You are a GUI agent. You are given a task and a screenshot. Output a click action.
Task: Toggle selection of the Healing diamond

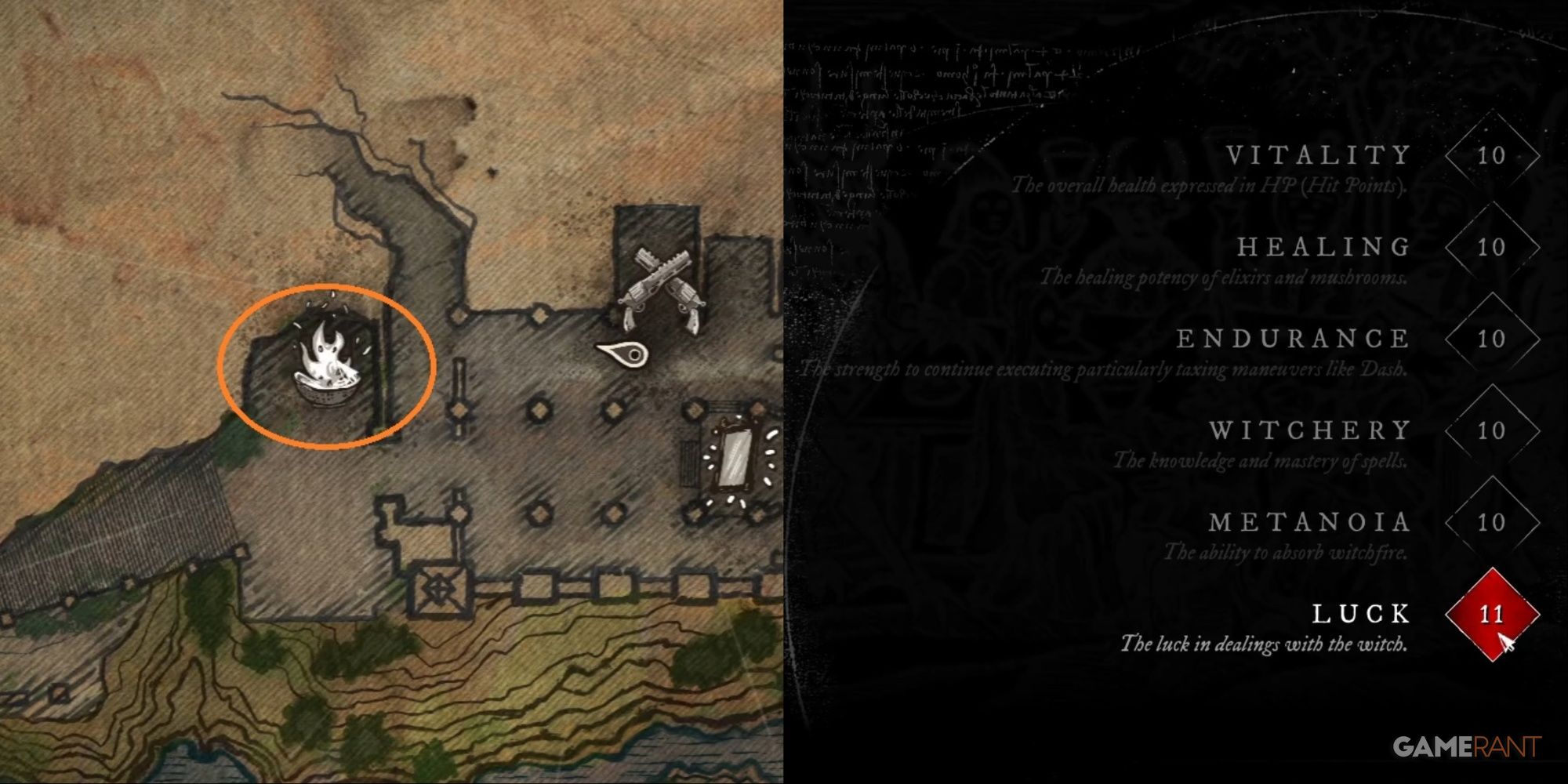[x=1494, y=247]
